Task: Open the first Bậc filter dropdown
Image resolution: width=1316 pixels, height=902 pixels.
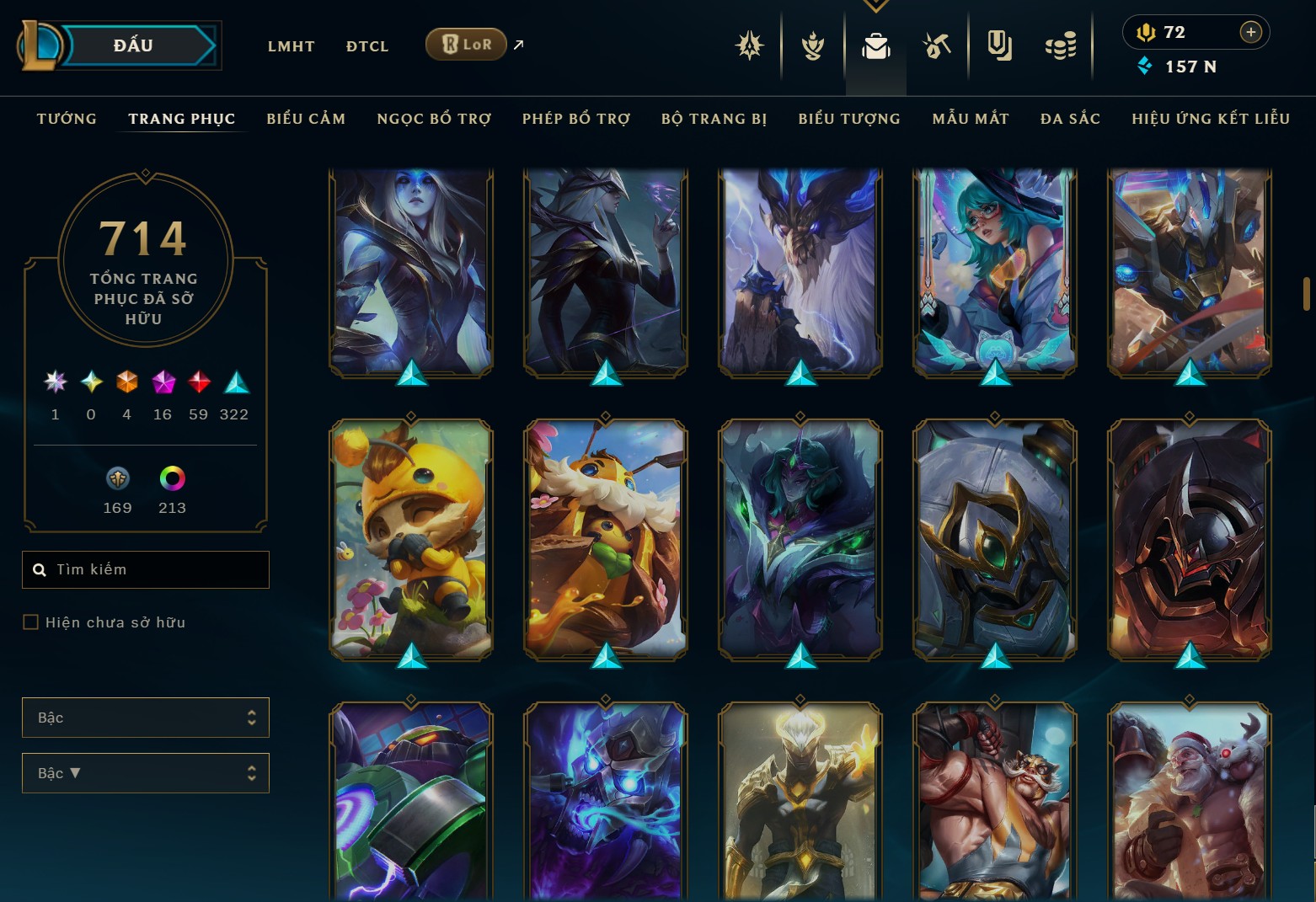Action: tap(145, 718)
